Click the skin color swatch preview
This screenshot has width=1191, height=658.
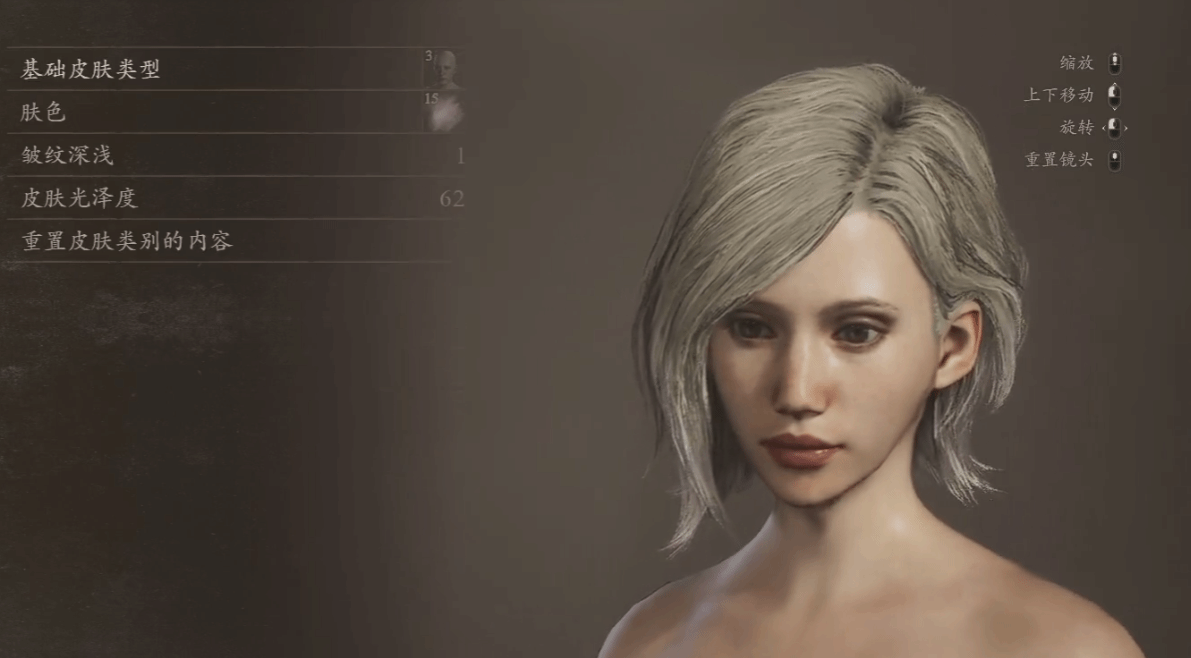pyautogui.click(x=443, y=112)
